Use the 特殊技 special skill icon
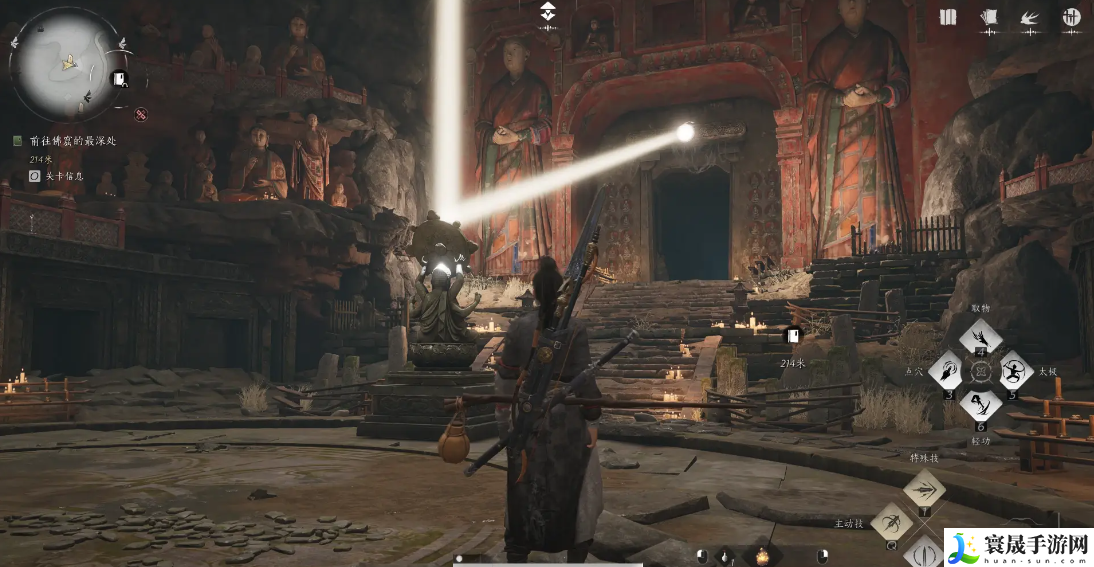 point(924,489)
